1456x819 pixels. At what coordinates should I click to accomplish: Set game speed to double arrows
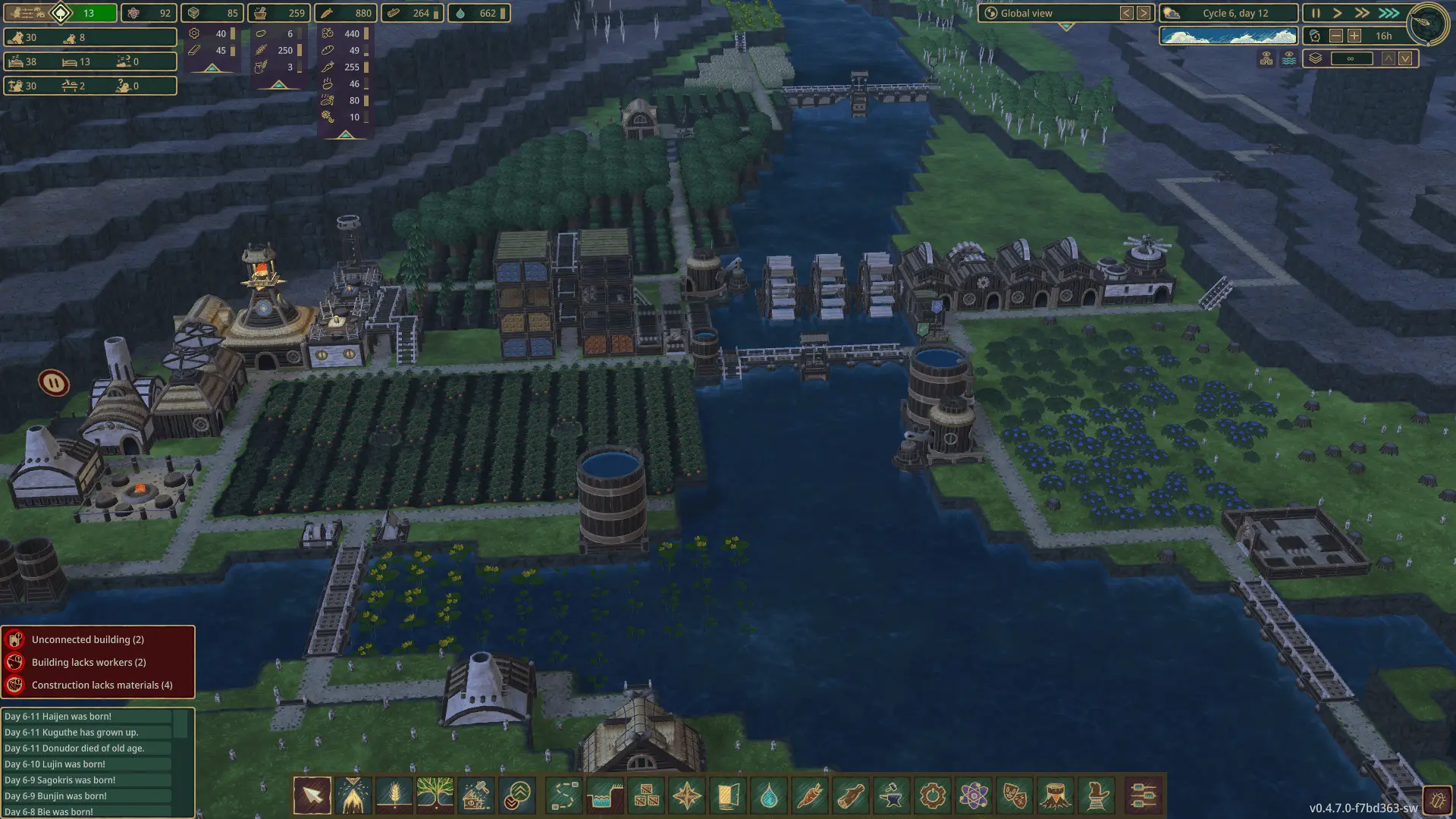[1362, 13]
